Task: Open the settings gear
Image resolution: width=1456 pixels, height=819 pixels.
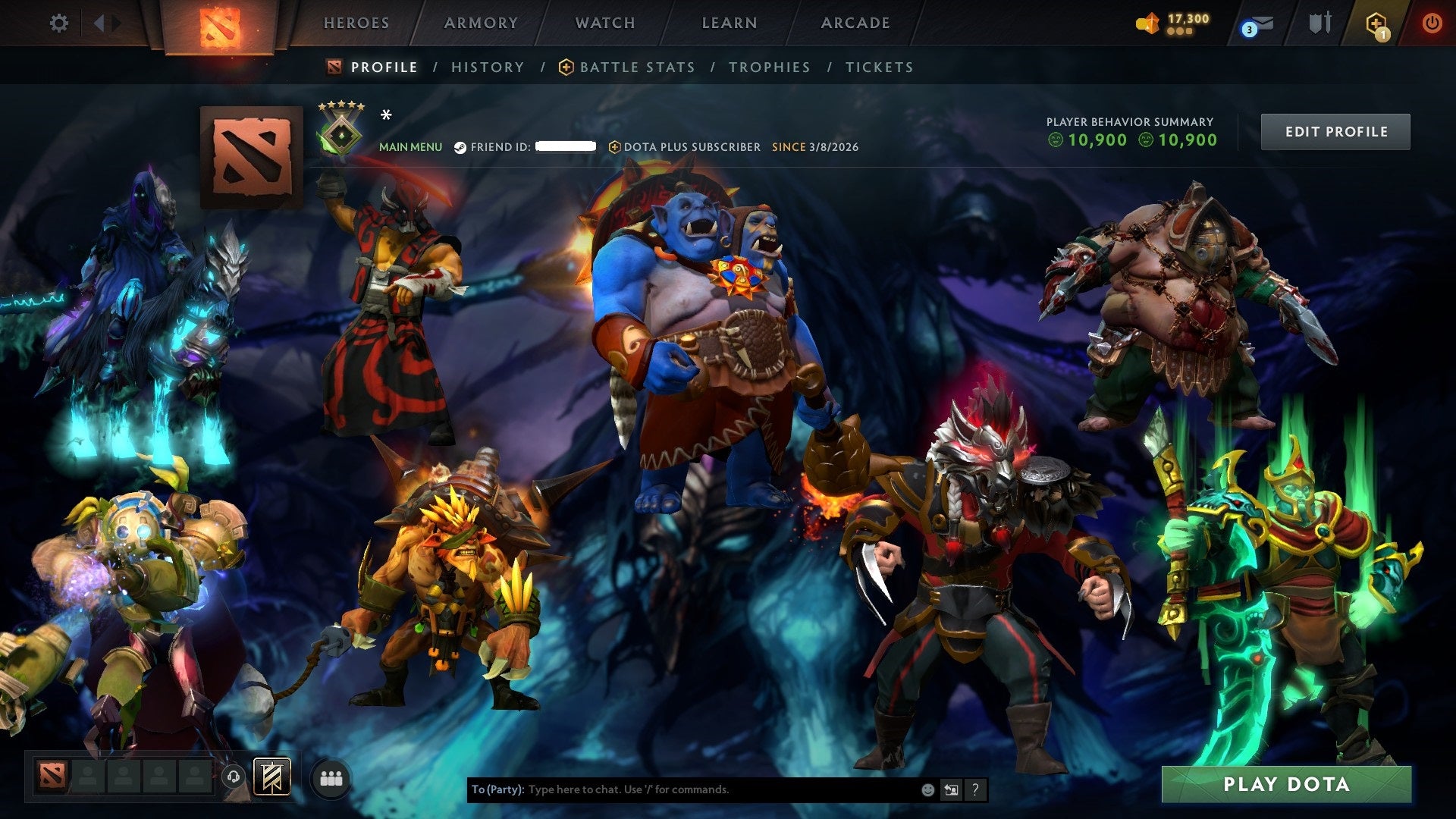Action: point(58,23)
